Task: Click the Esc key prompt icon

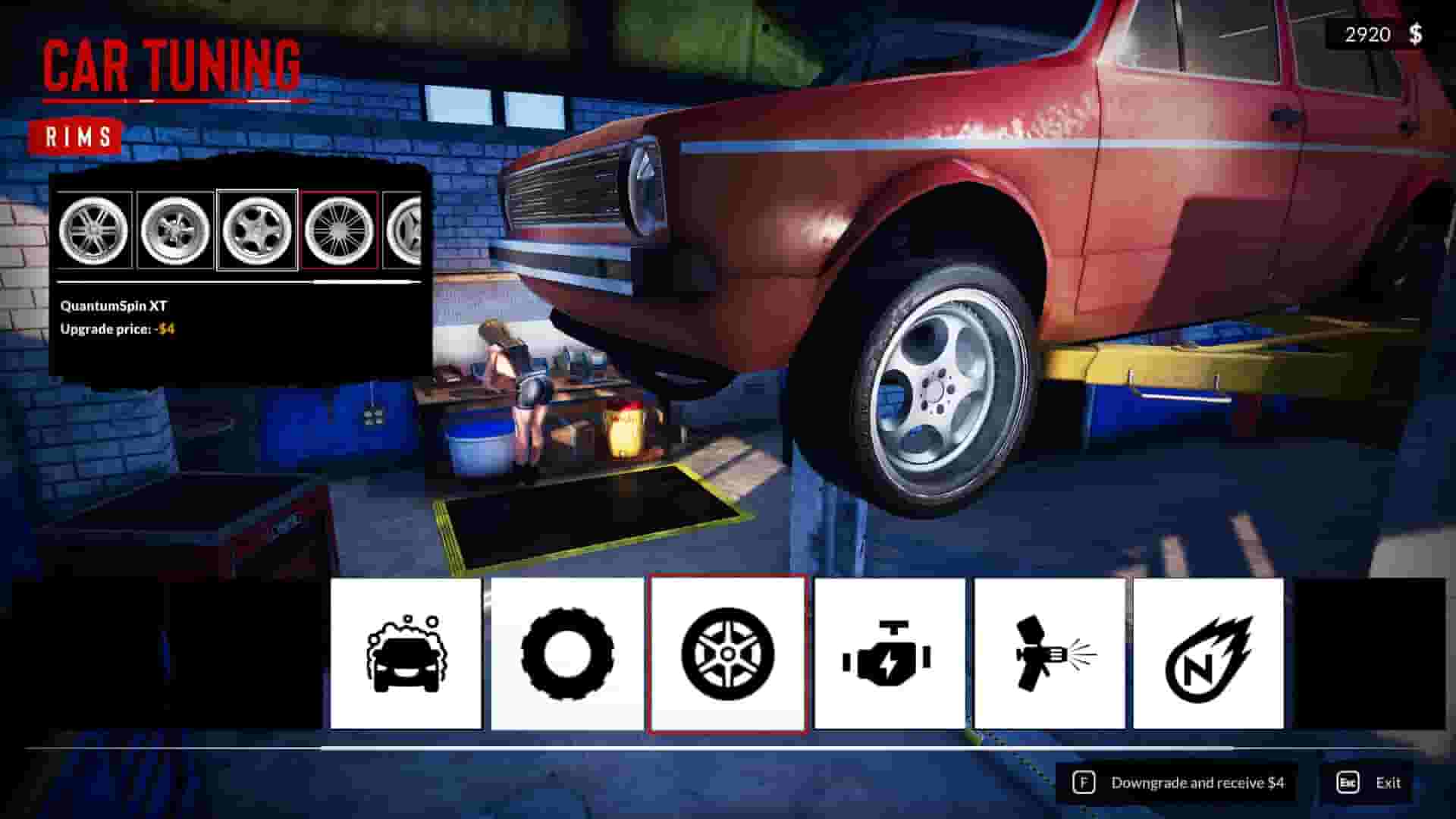Action: click(1346, 782)
